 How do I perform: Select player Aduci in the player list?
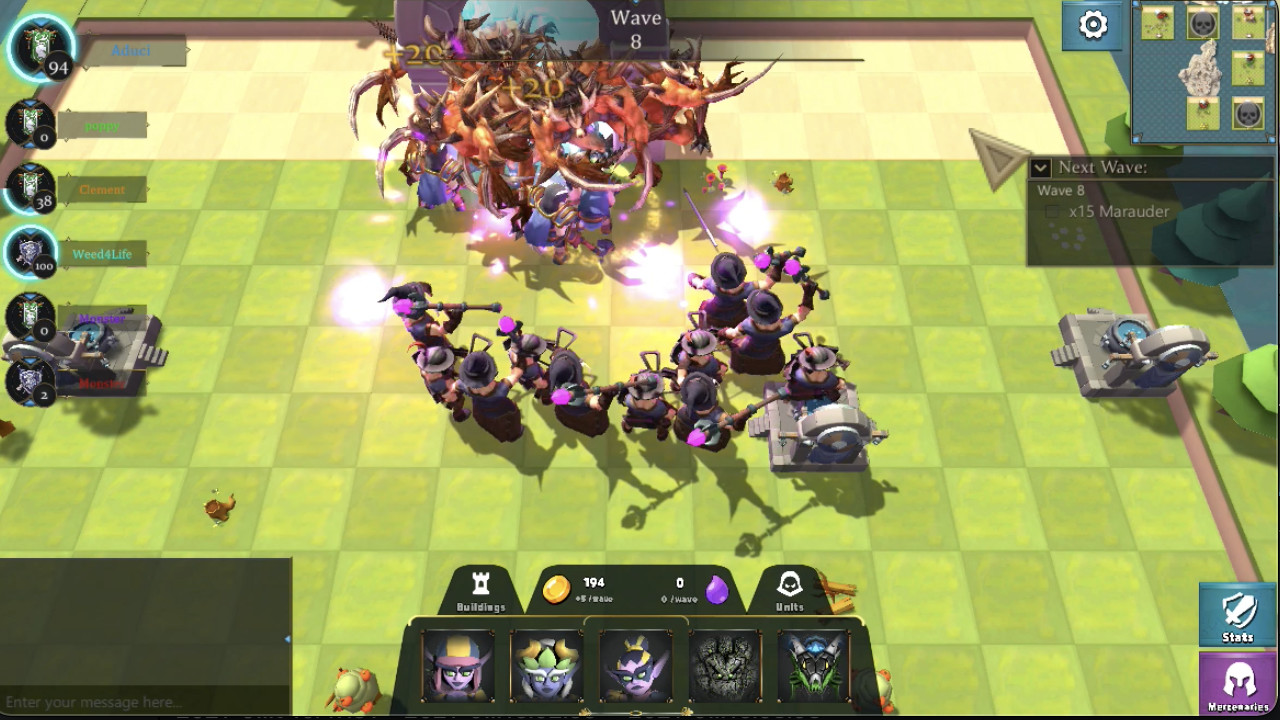point(132,51)
